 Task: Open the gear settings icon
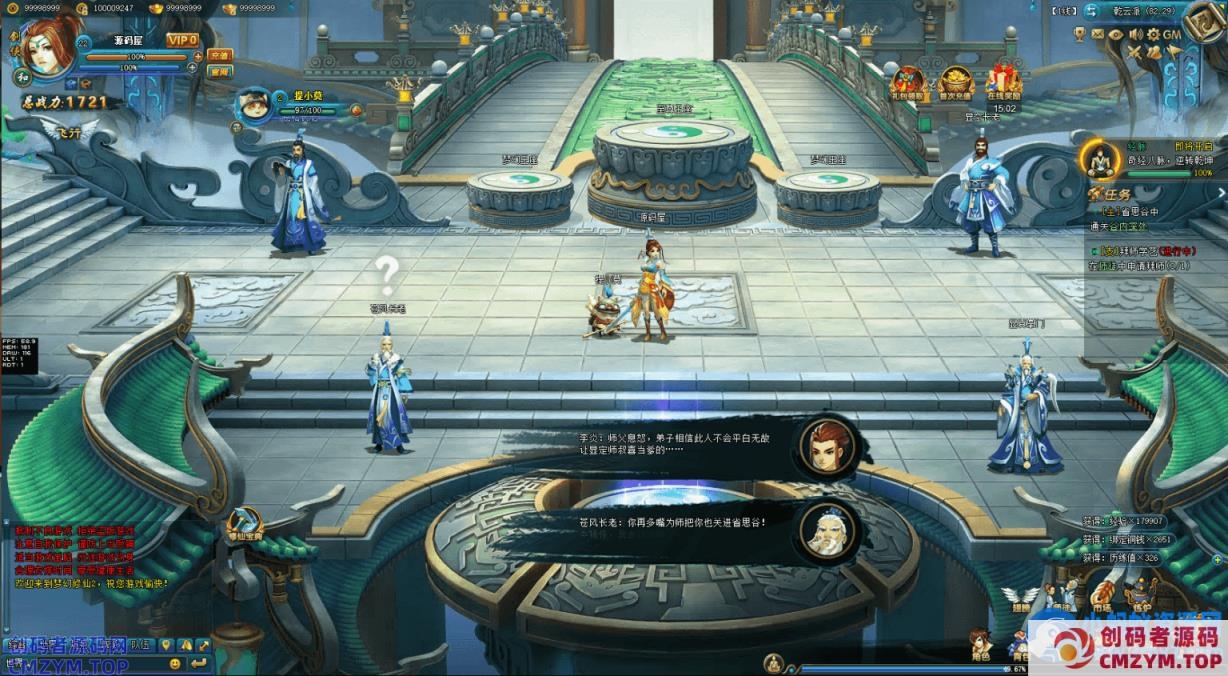click(1153, 34)
